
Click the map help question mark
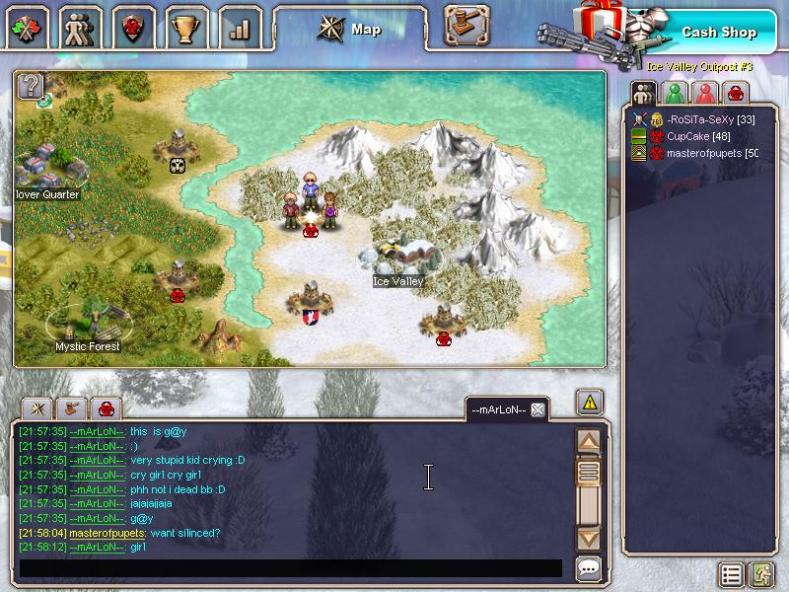click(31, 86)
